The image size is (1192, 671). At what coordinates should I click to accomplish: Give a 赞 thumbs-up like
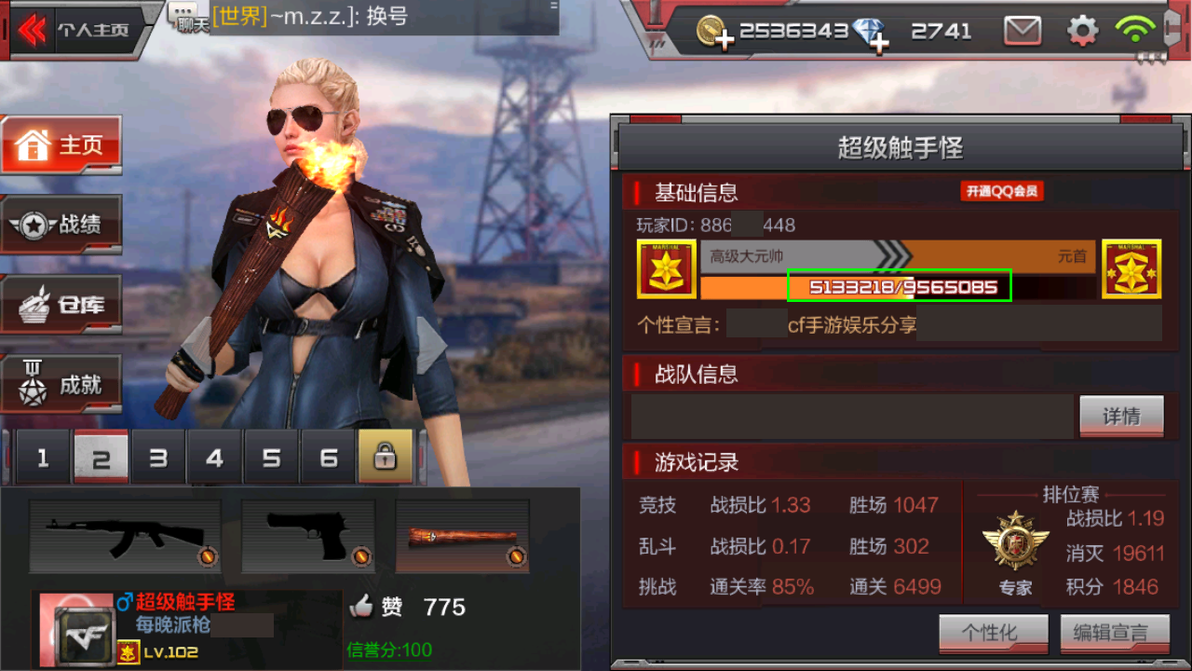coord(362,606)
